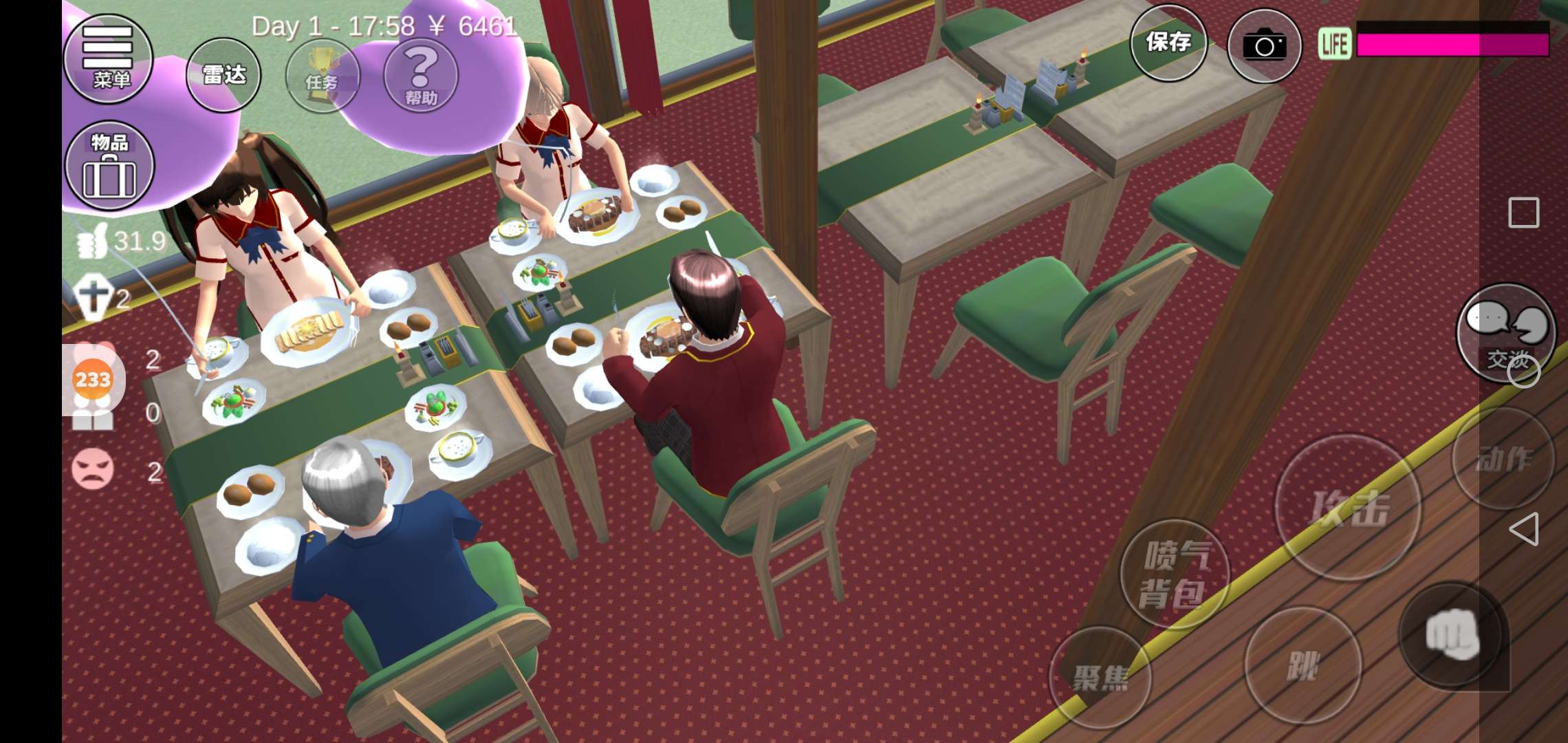This screenshot has height=743, width=1568.
Task: Take a photo with the camera button
Action: click(1264, 46)
